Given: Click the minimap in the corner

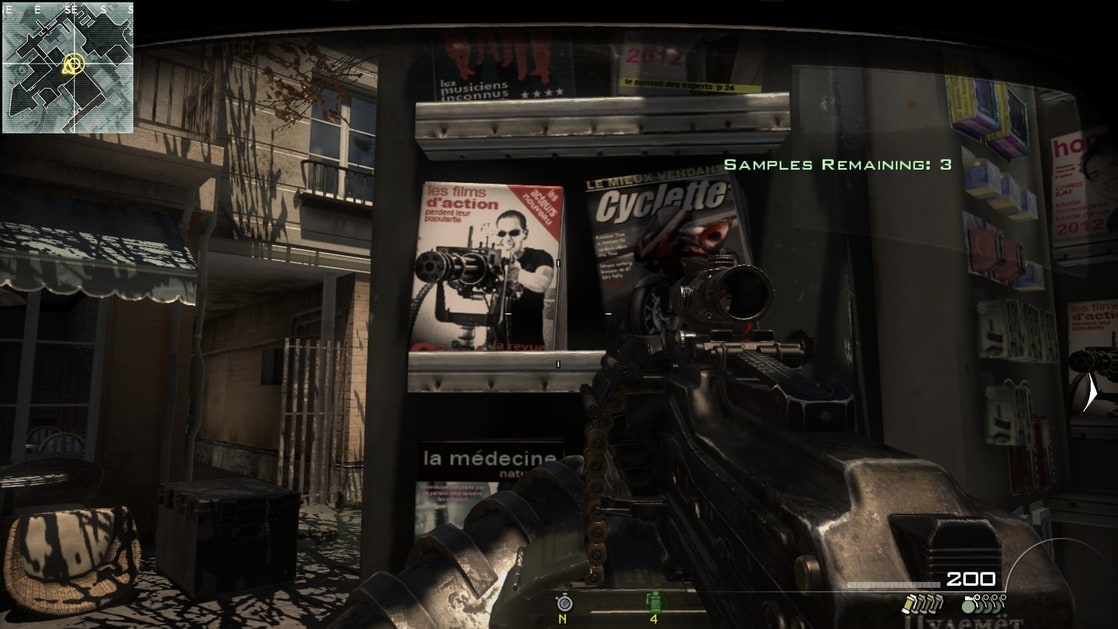Looking at the screenshot, I should pyautogui.click(x=67, y=68).
